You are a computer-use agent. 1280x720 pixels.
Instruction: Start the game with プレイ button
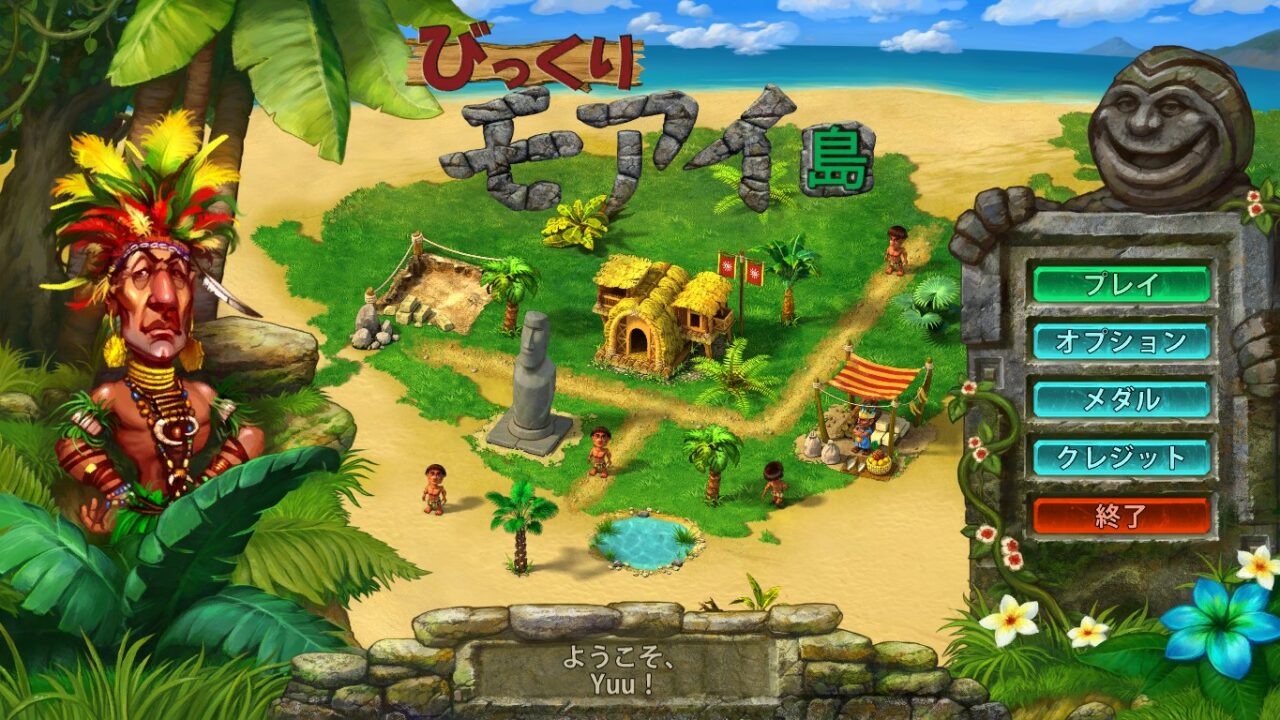(x=1121, y=283)
